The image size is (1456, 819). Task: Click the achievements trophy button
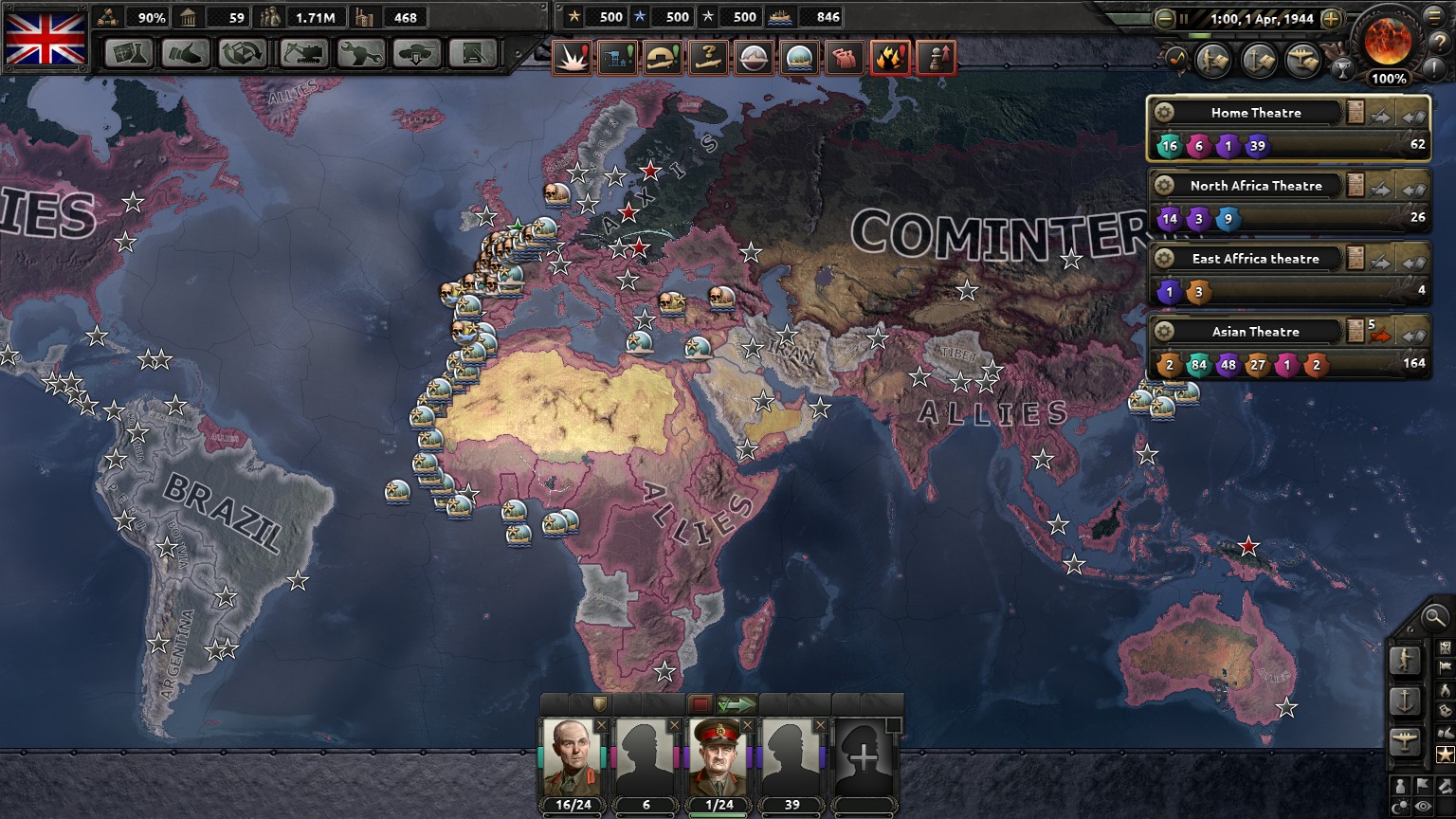tap(1344, 69)
